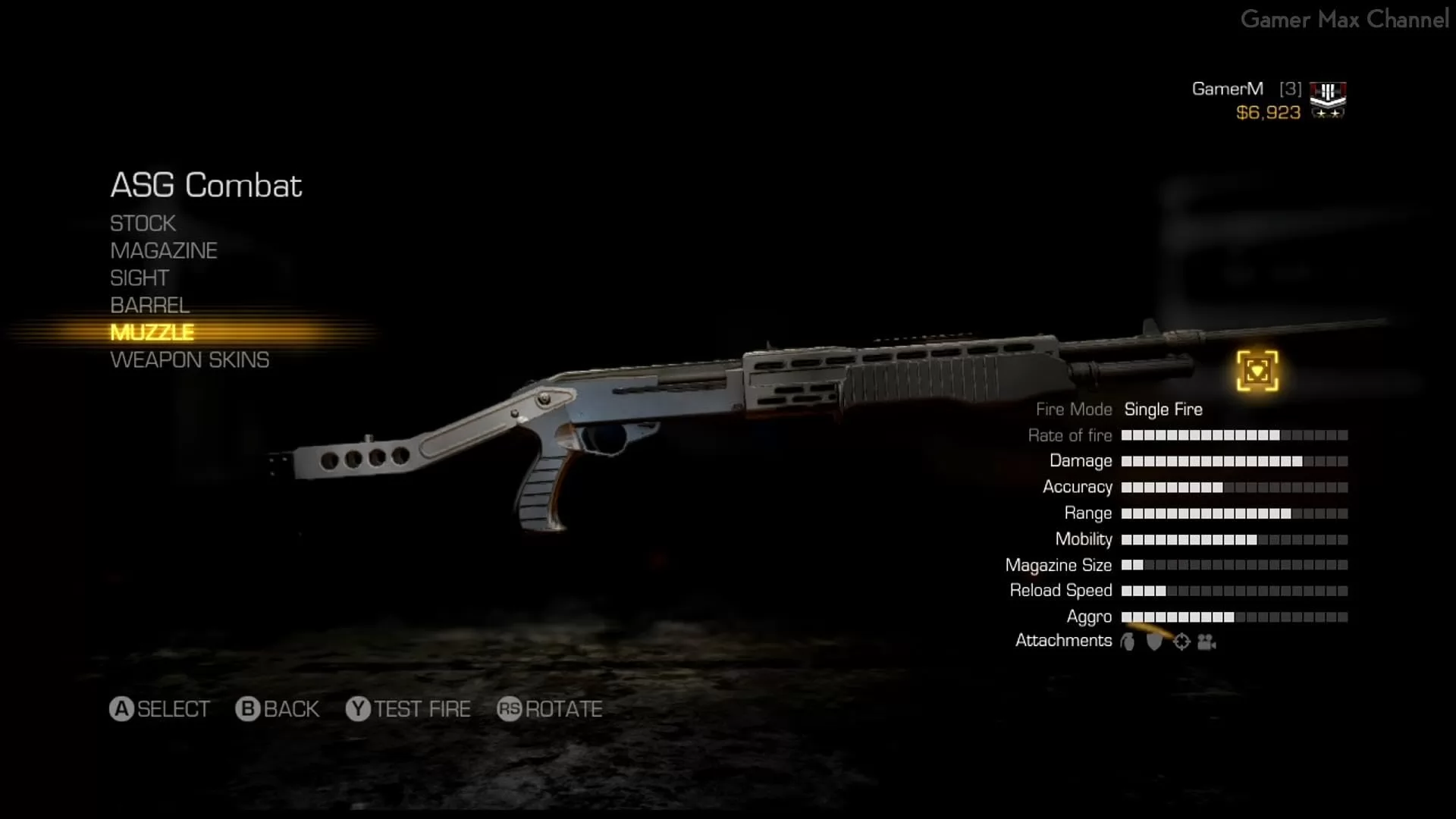This screenshot has width=1456, height=819.
Task: Open the STOCK customization category
Action: coord(143,224)
